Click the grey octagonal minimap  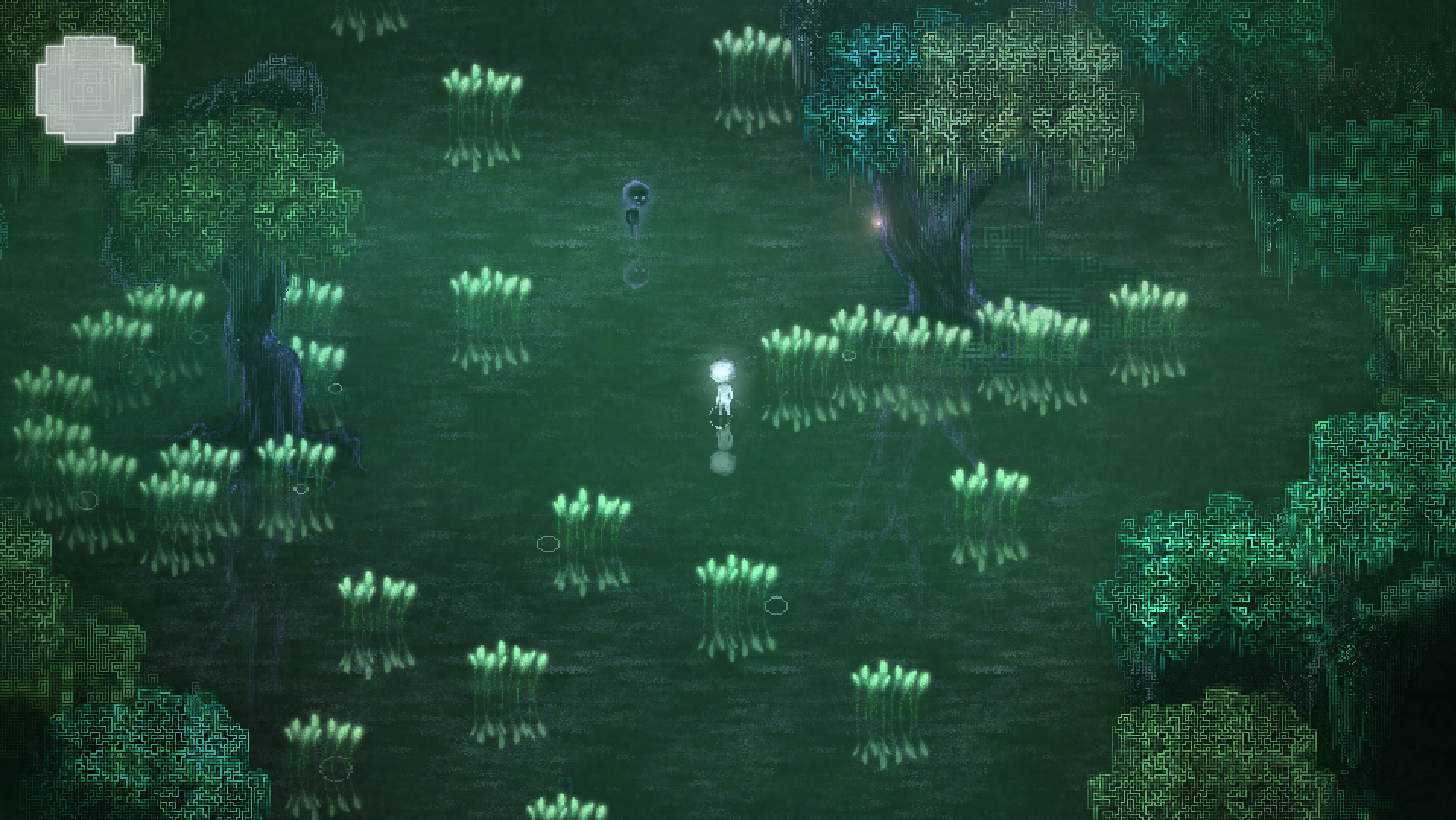89,89
